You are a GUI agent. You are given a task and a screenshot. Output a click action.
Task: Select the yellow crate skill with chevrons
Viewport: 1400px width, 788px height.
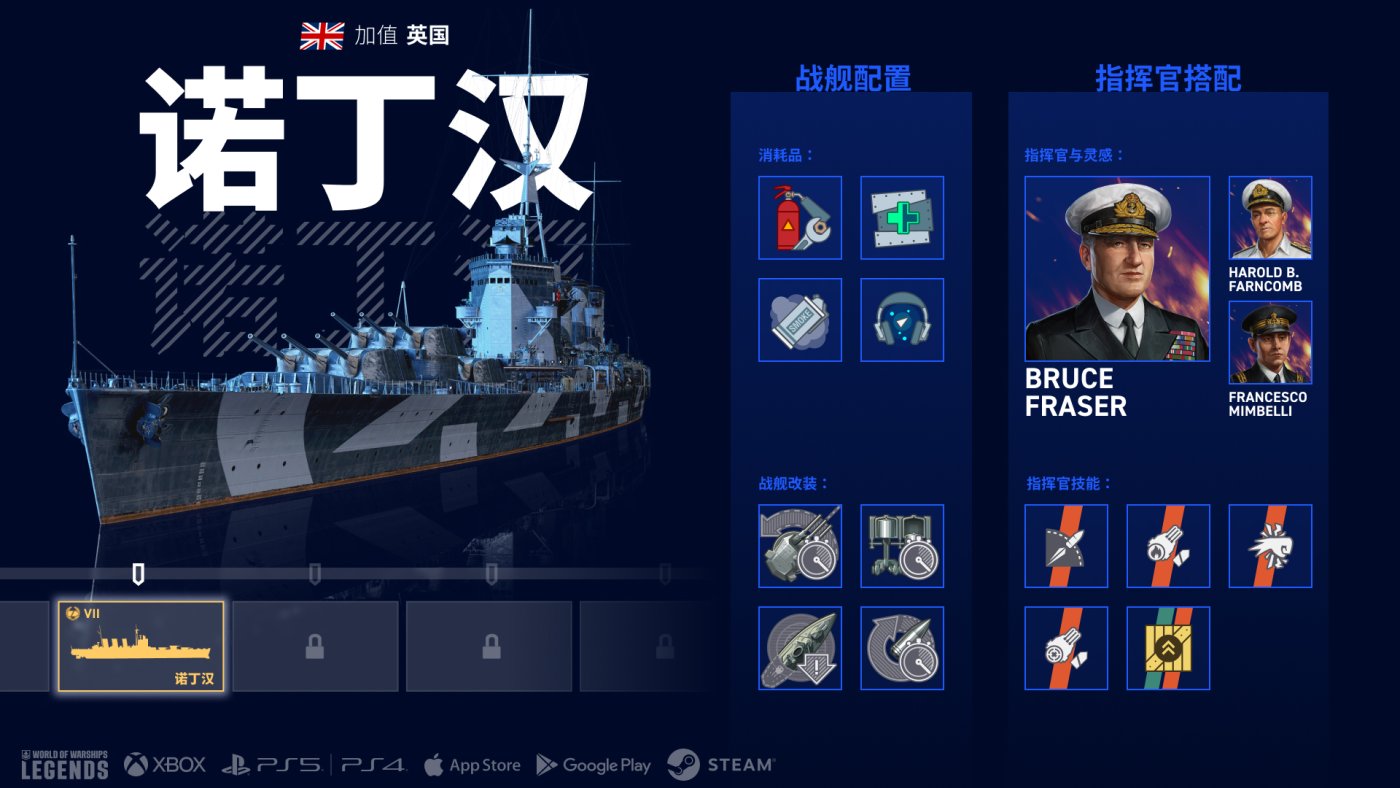pyautogui.click(x=1168, y=648)
